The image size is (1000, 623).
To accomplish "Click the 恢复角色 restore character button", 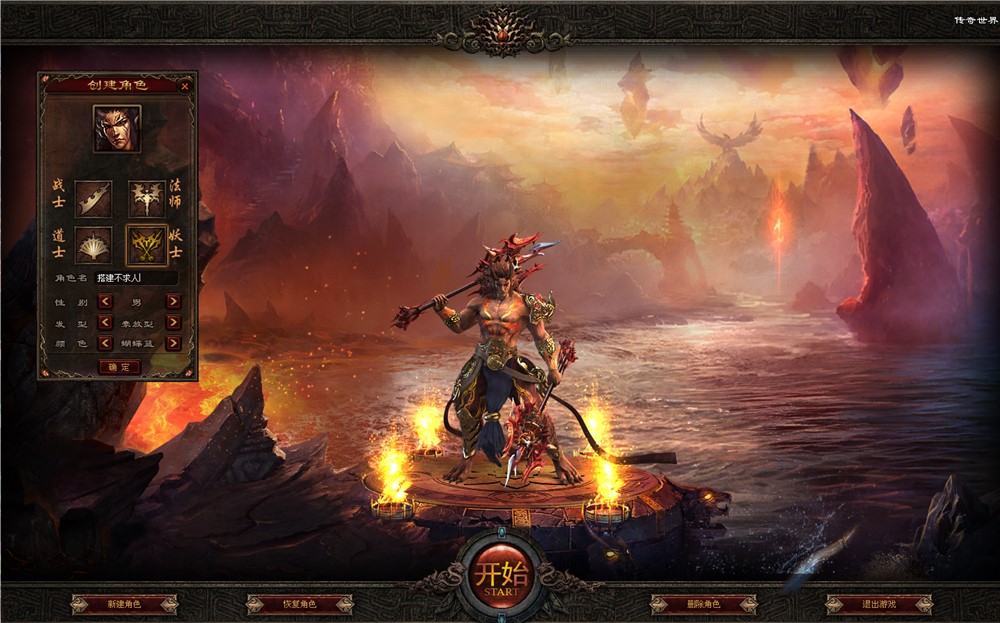I will 299,604.
